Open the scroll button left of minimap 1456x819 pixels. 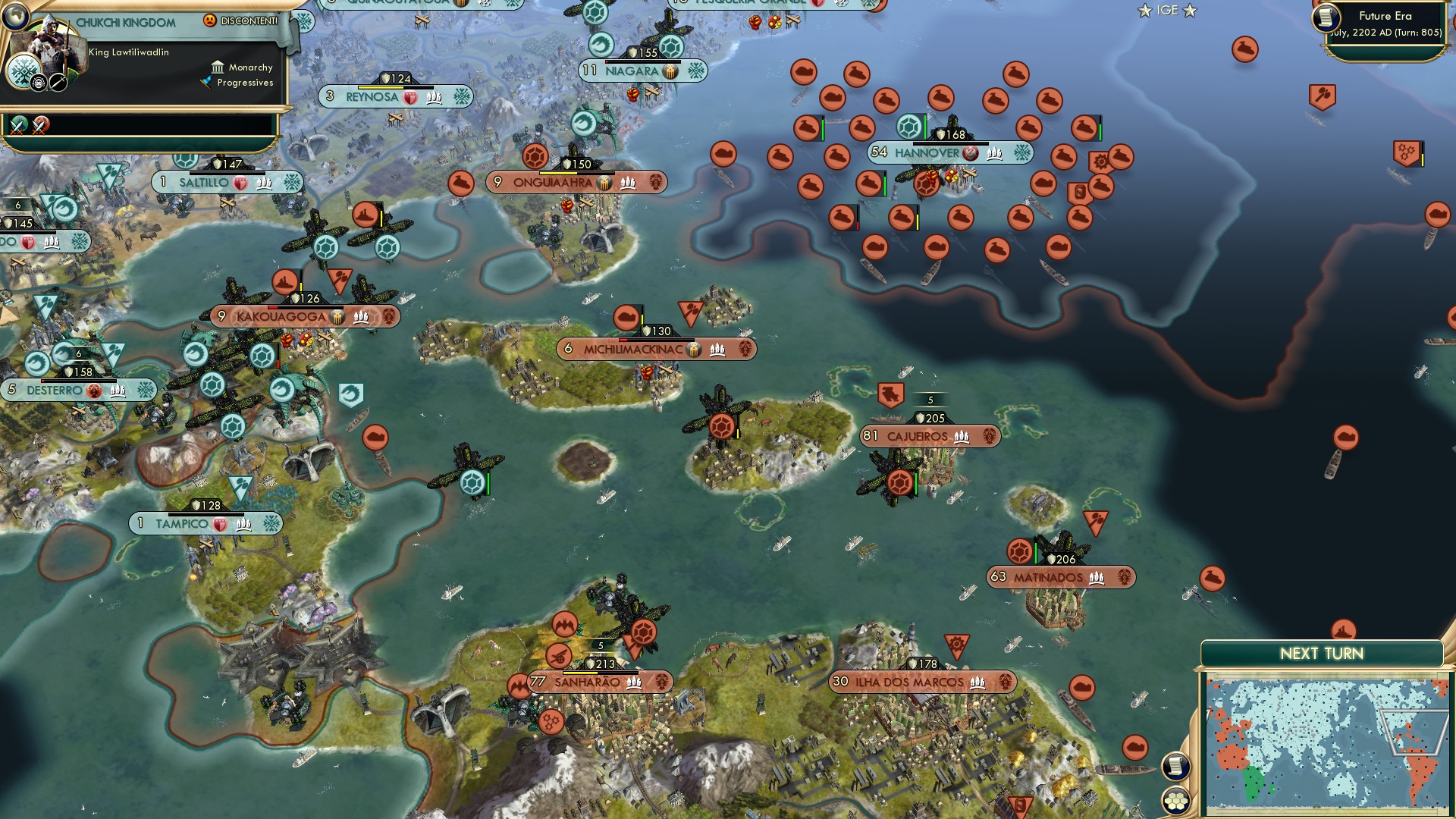1175,766
